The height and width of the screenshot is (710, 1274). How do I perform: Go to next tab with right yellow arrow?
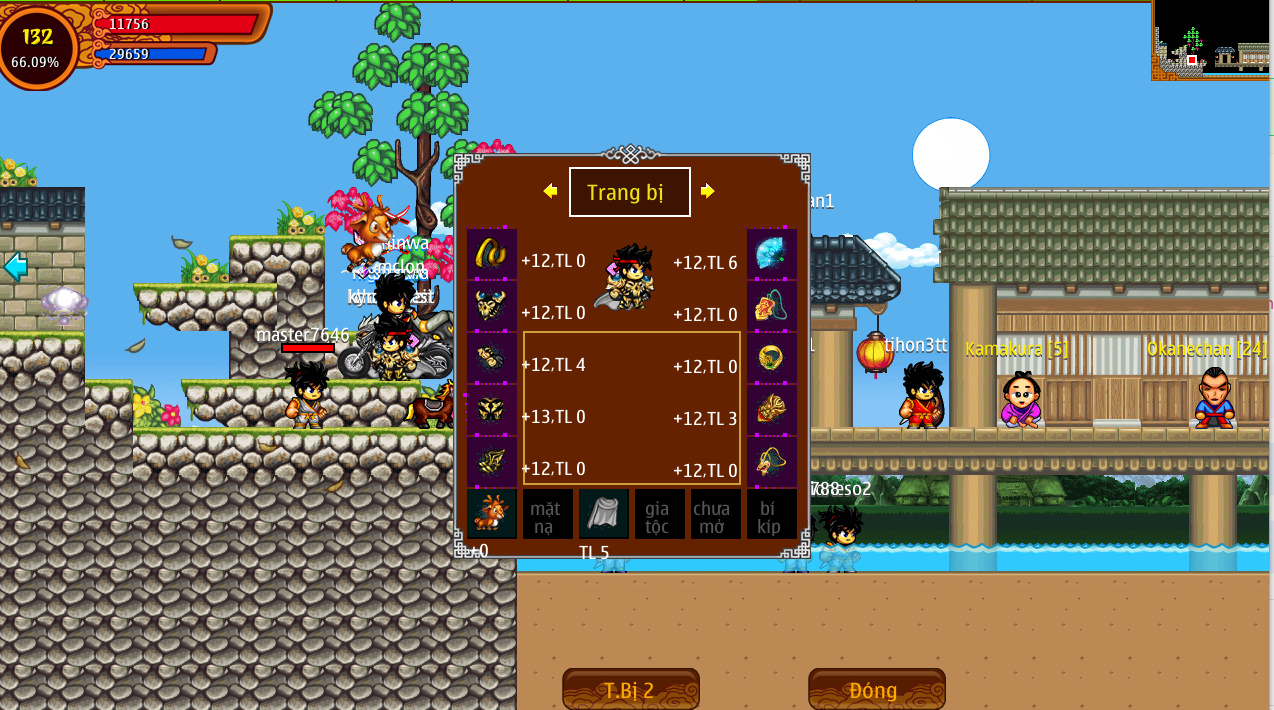pyautogui.click(x=708, y=191)
